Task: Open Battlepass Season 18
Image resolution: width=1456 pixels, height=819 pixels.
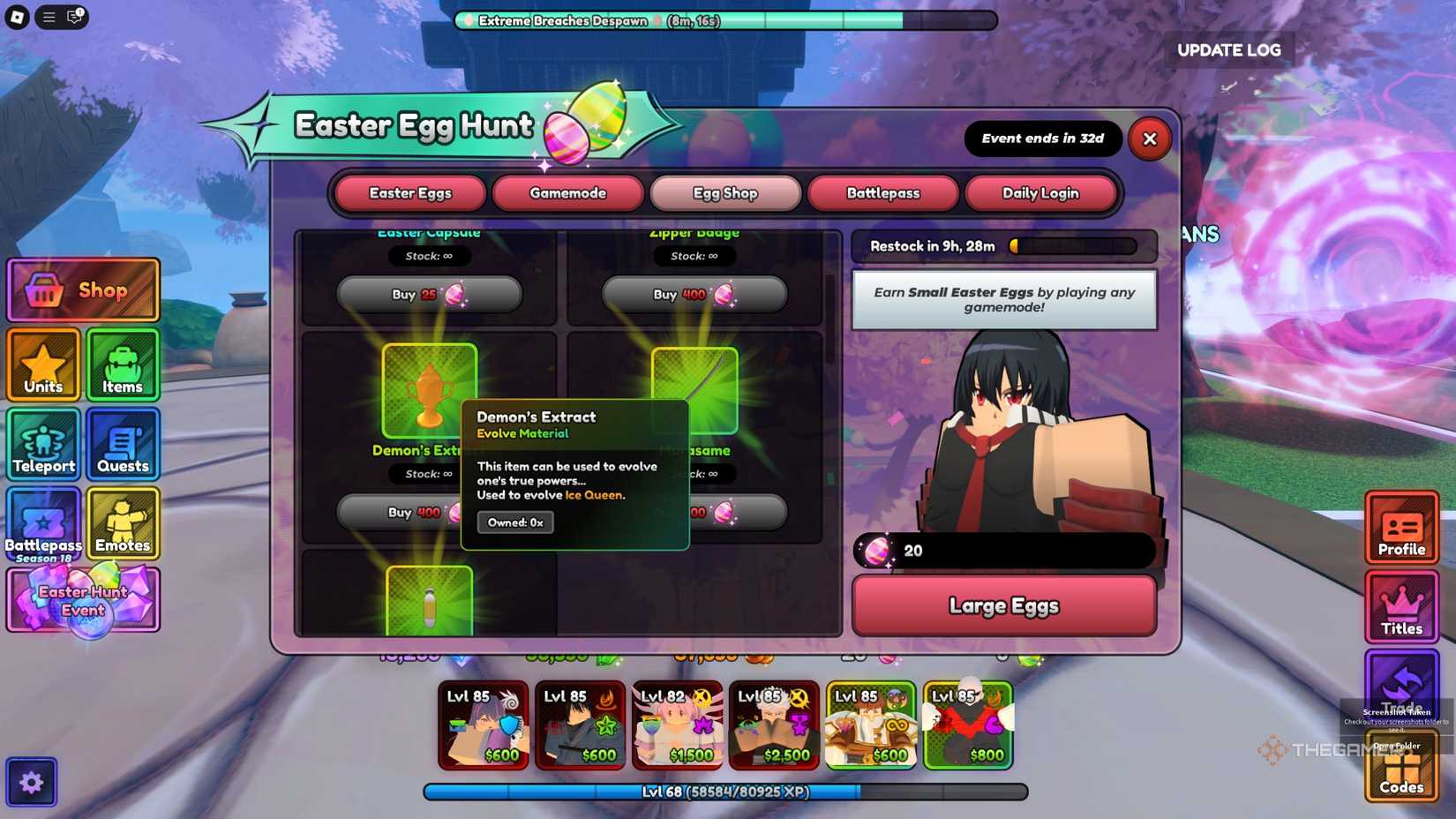Action: 42,523
